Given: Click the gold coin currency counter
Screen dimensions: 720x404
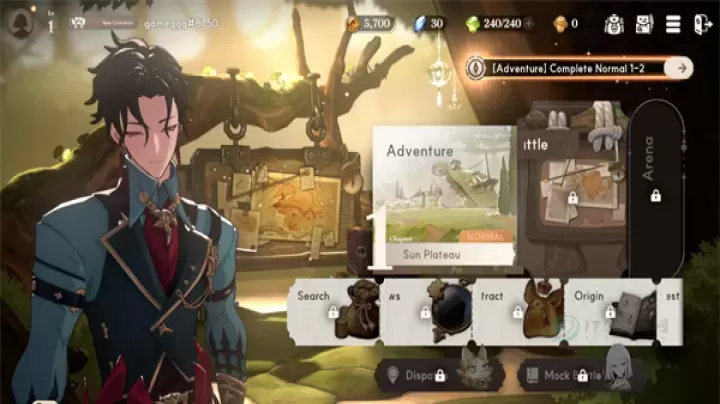Looking at the screenshot, I should coord(370,23).
